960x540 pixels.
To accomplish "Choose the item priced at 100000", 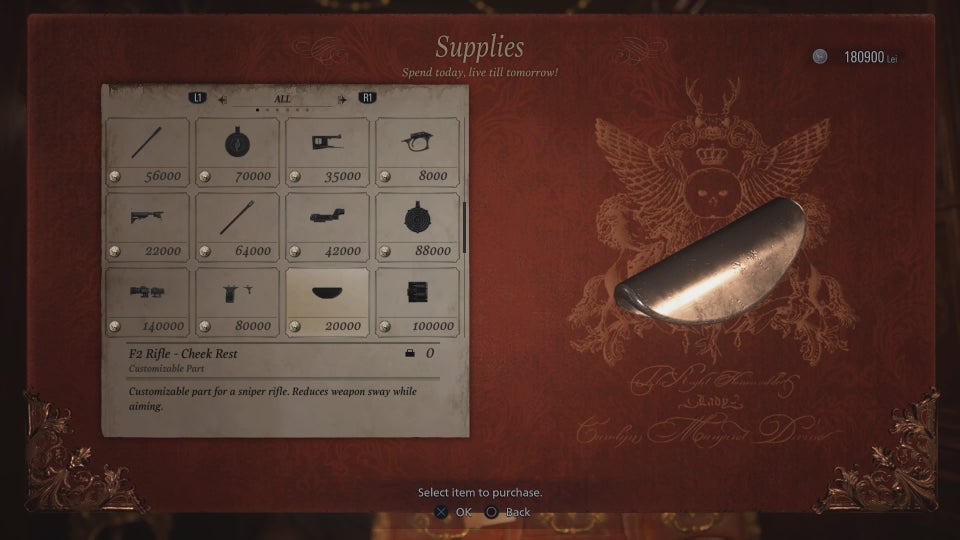I will [x=418, y=301].
